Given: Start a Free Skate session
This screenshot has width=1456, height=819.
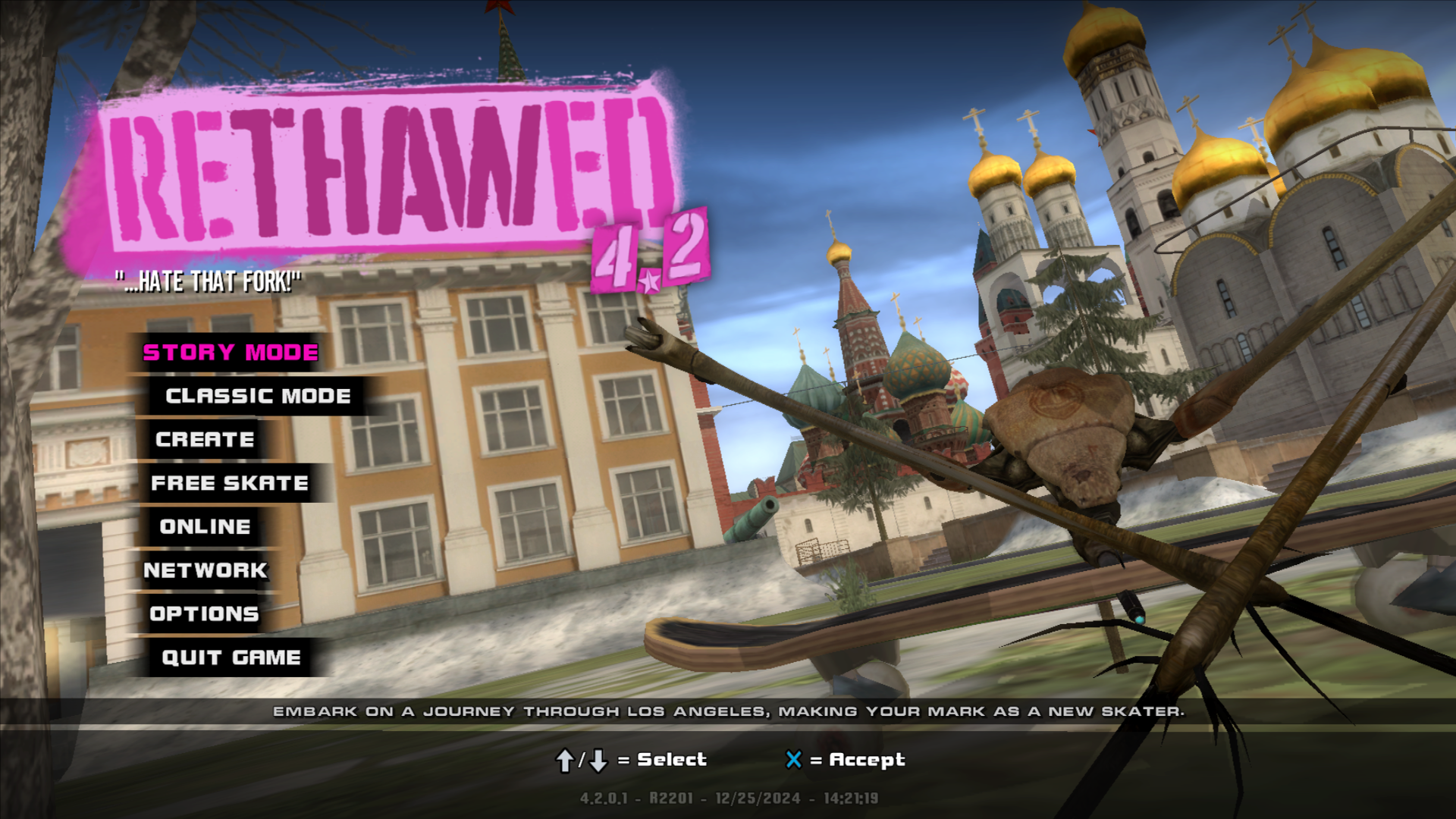Looking at the screenshot, I should [x=230, y=483].
